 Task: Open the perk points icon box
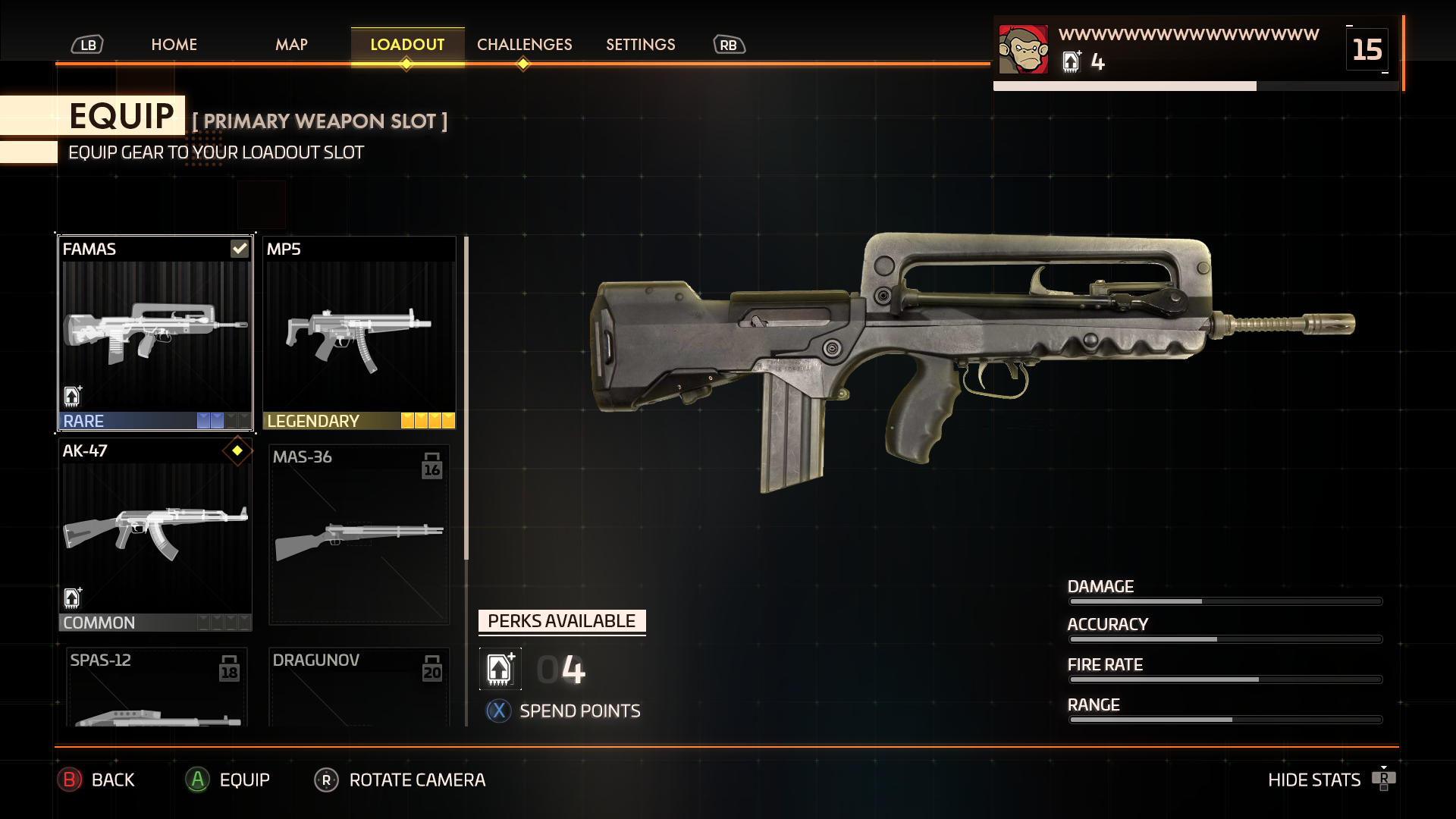pos(500,669)
